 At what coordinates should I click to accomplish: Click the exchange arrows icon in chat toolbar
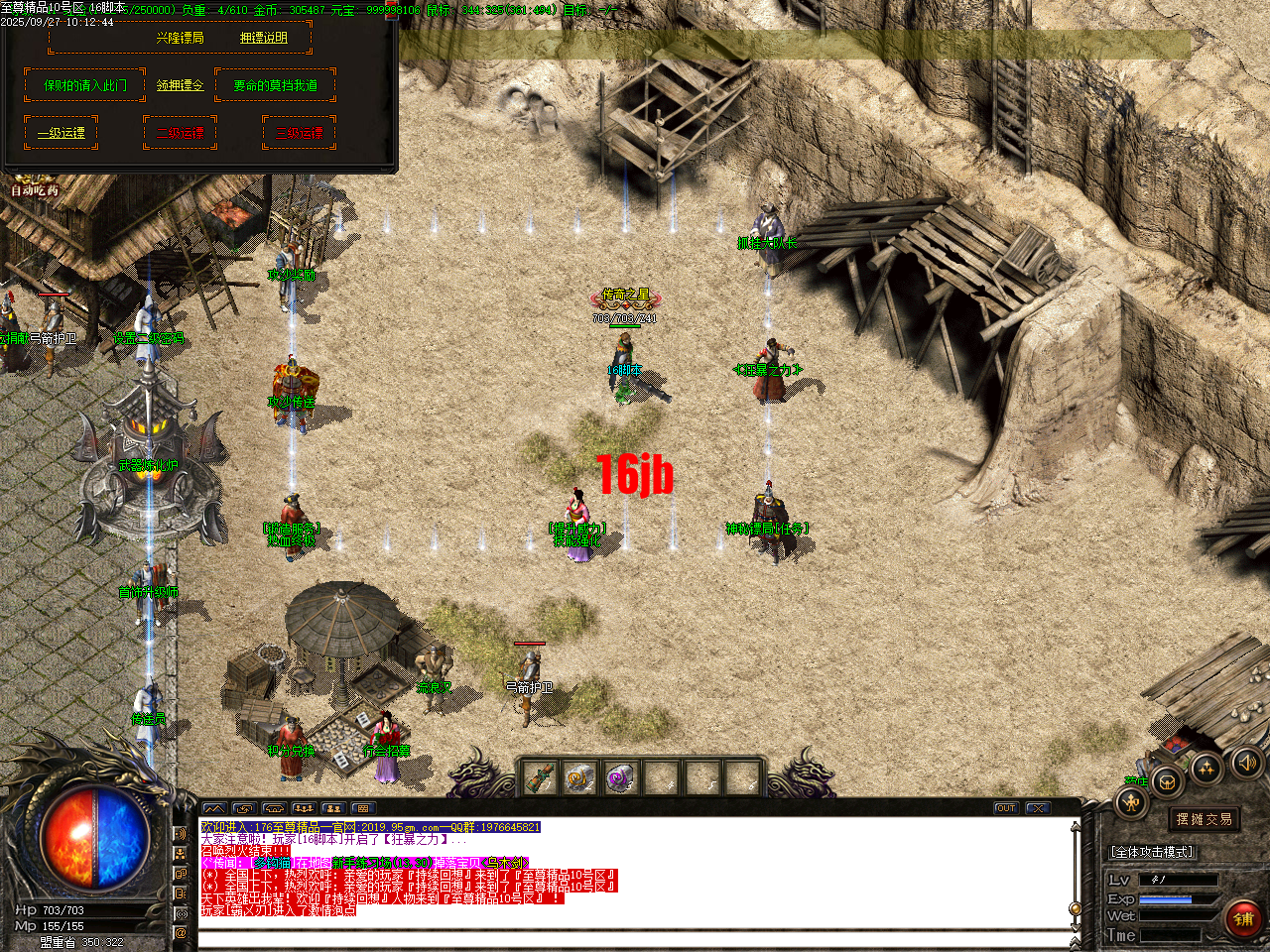[x=244, y=808]
